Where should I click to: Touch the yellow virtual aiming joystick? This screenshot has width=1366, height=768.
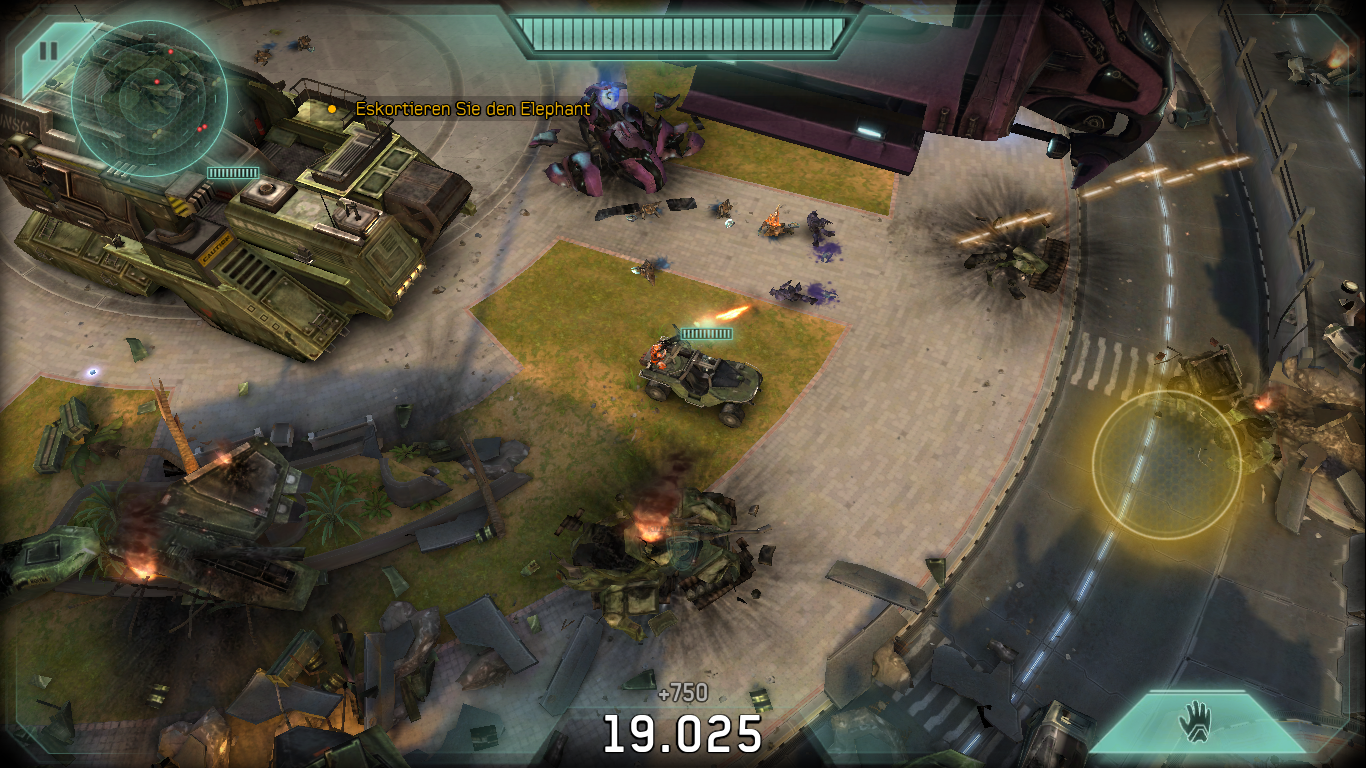(x=1166, y=463)
